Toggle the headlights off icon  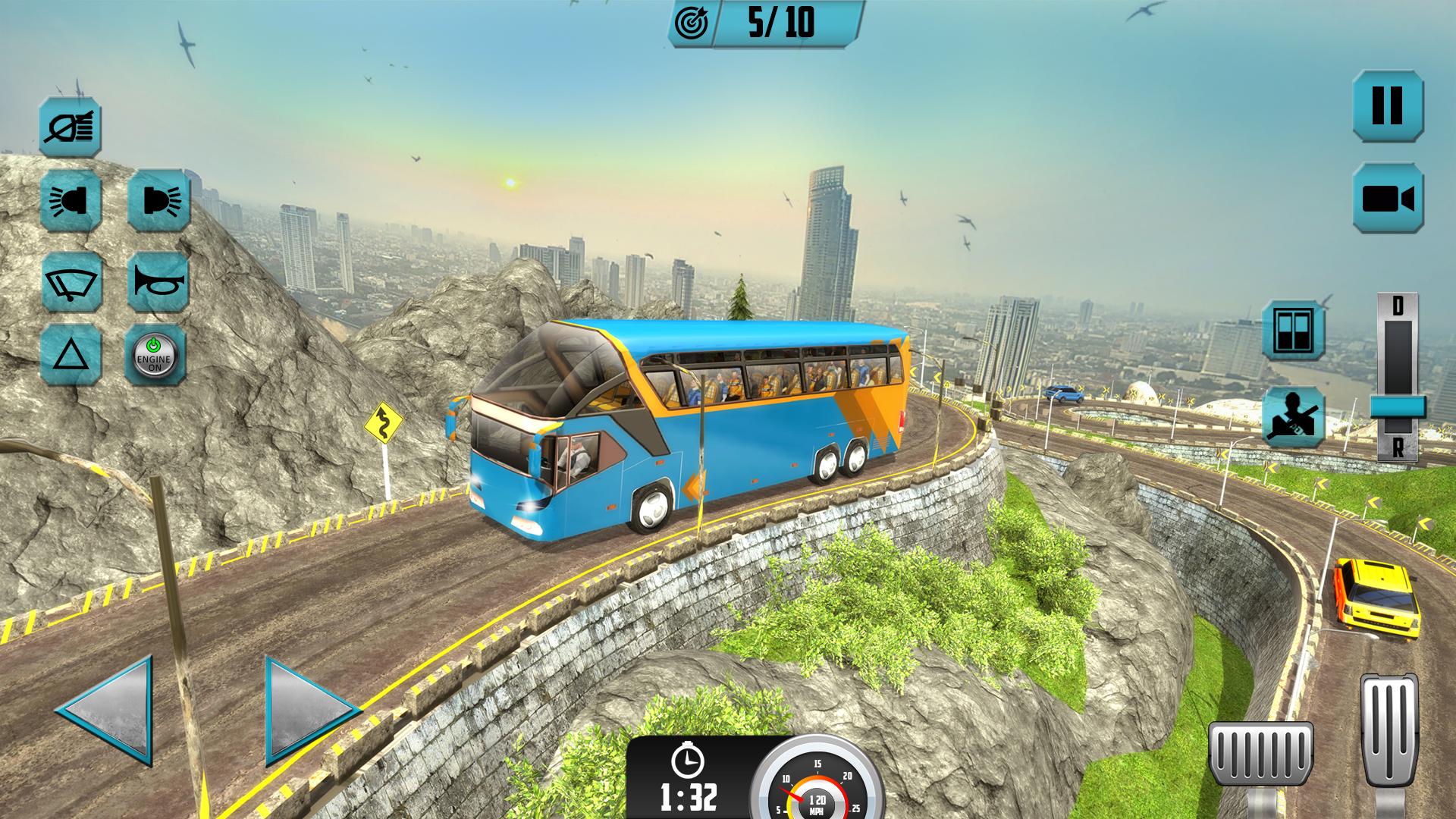pos(71,127)
